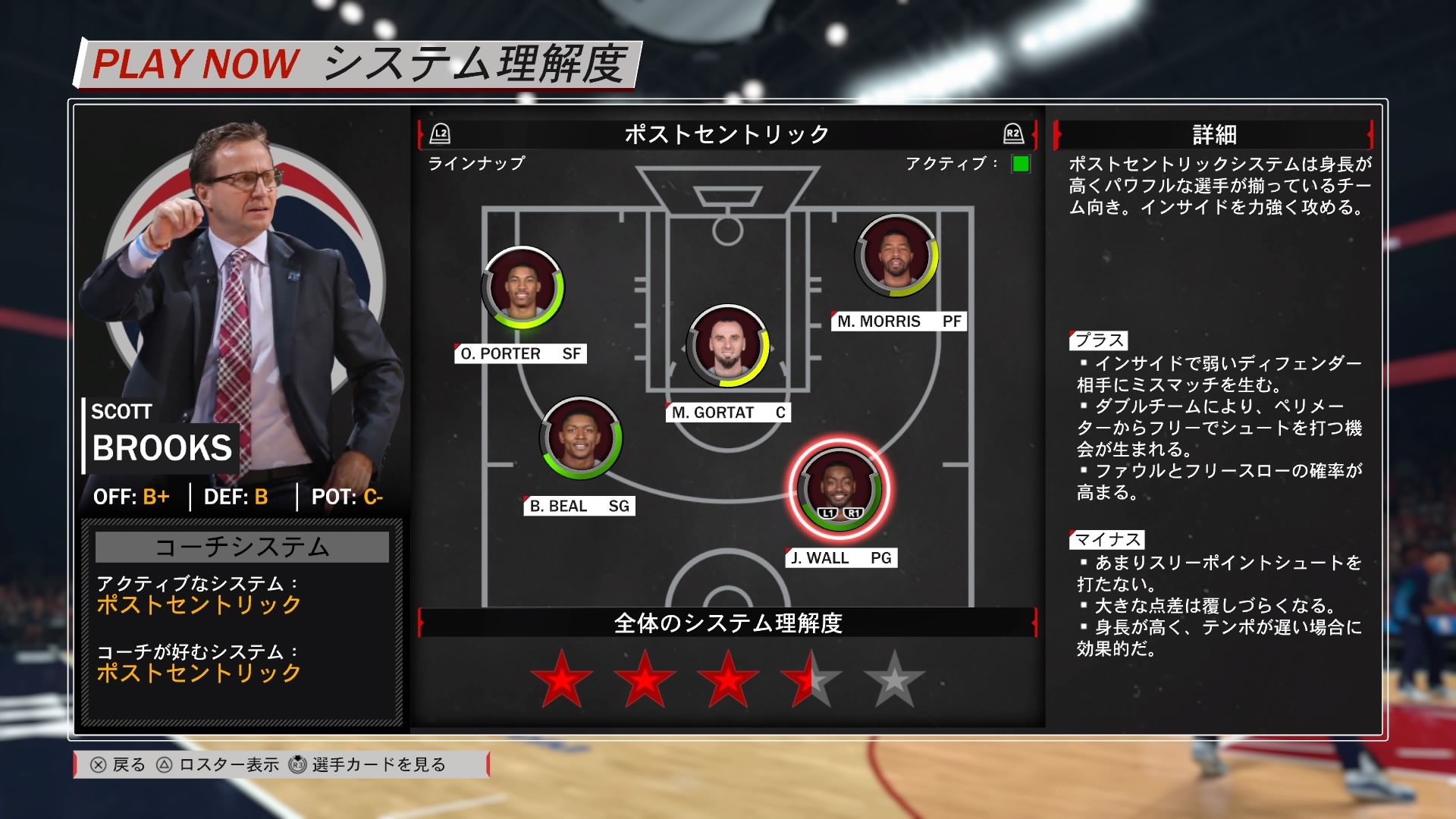Viewport: 1456px width, 819px height.
Task: Go back with the 戻る option
Action: pyautogui.click(x=118, y=764)
